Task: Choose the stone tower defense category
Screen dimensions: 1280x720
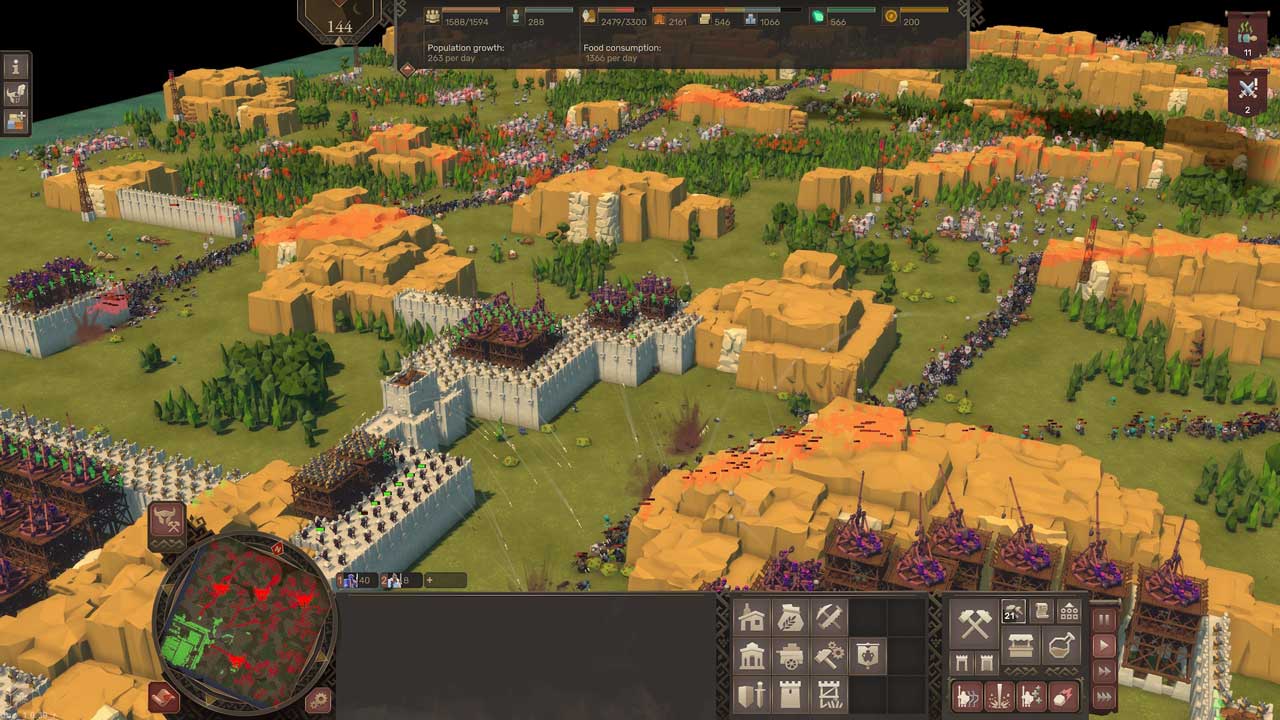Action: (790, 695)
